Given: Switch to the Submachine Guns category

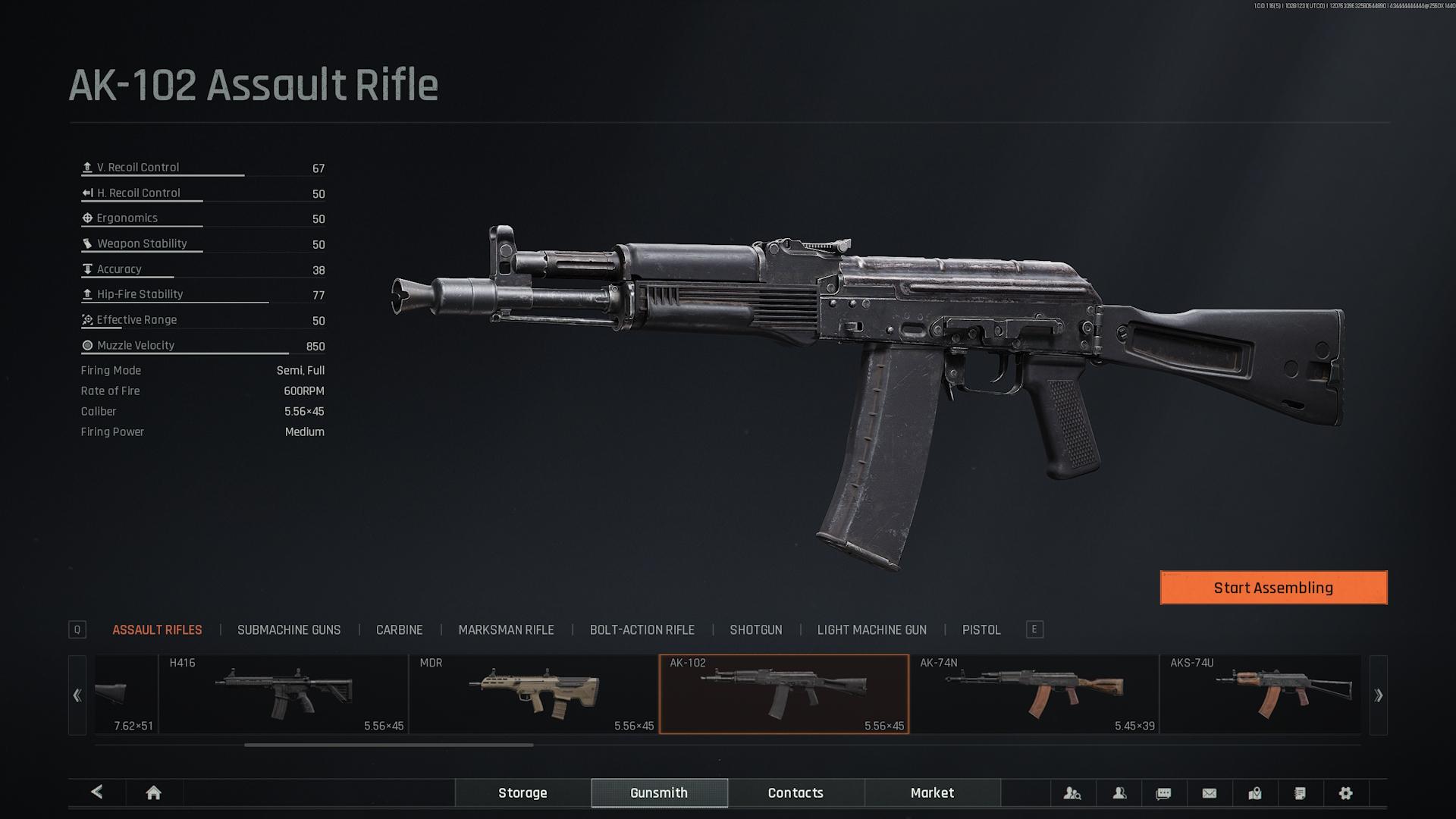Looking at the screenshot, I should (289, 630).
